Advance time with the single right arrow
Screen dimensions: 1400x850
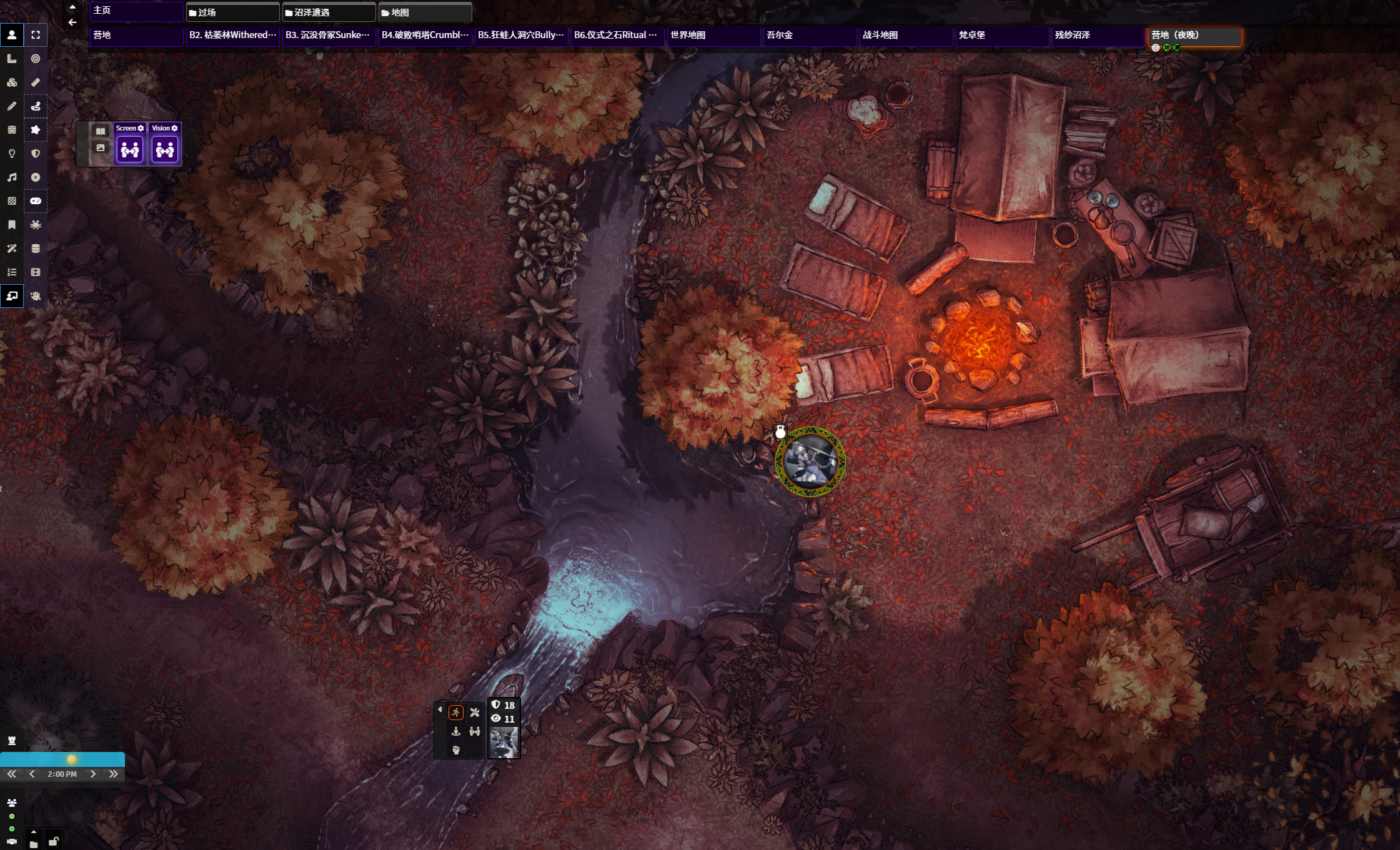tap(93, 774)
